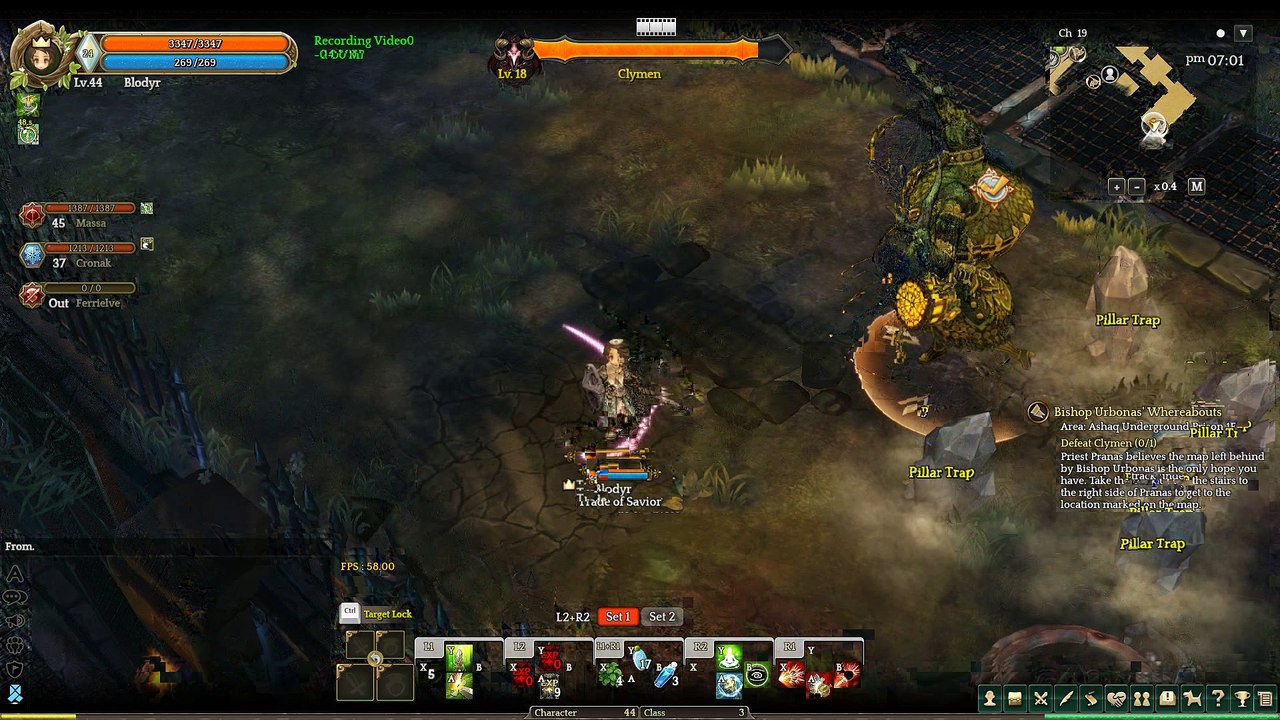Open the inventory bag icon
This screenshot has height=720, width=1280.
(1015, 699)
